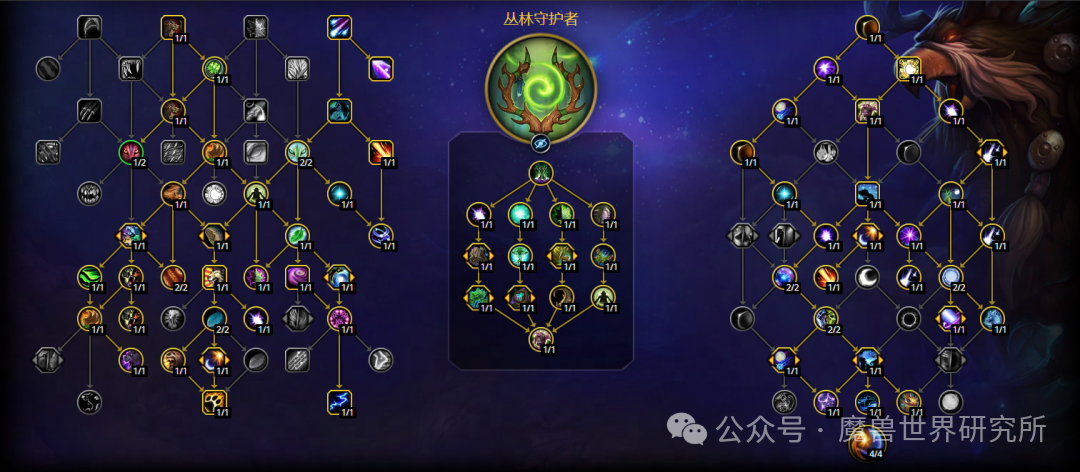The height and width of the screenshot is (472, 1080).
Task: Choose the final bottom hero talent node
Action: (x=540, y=340)
